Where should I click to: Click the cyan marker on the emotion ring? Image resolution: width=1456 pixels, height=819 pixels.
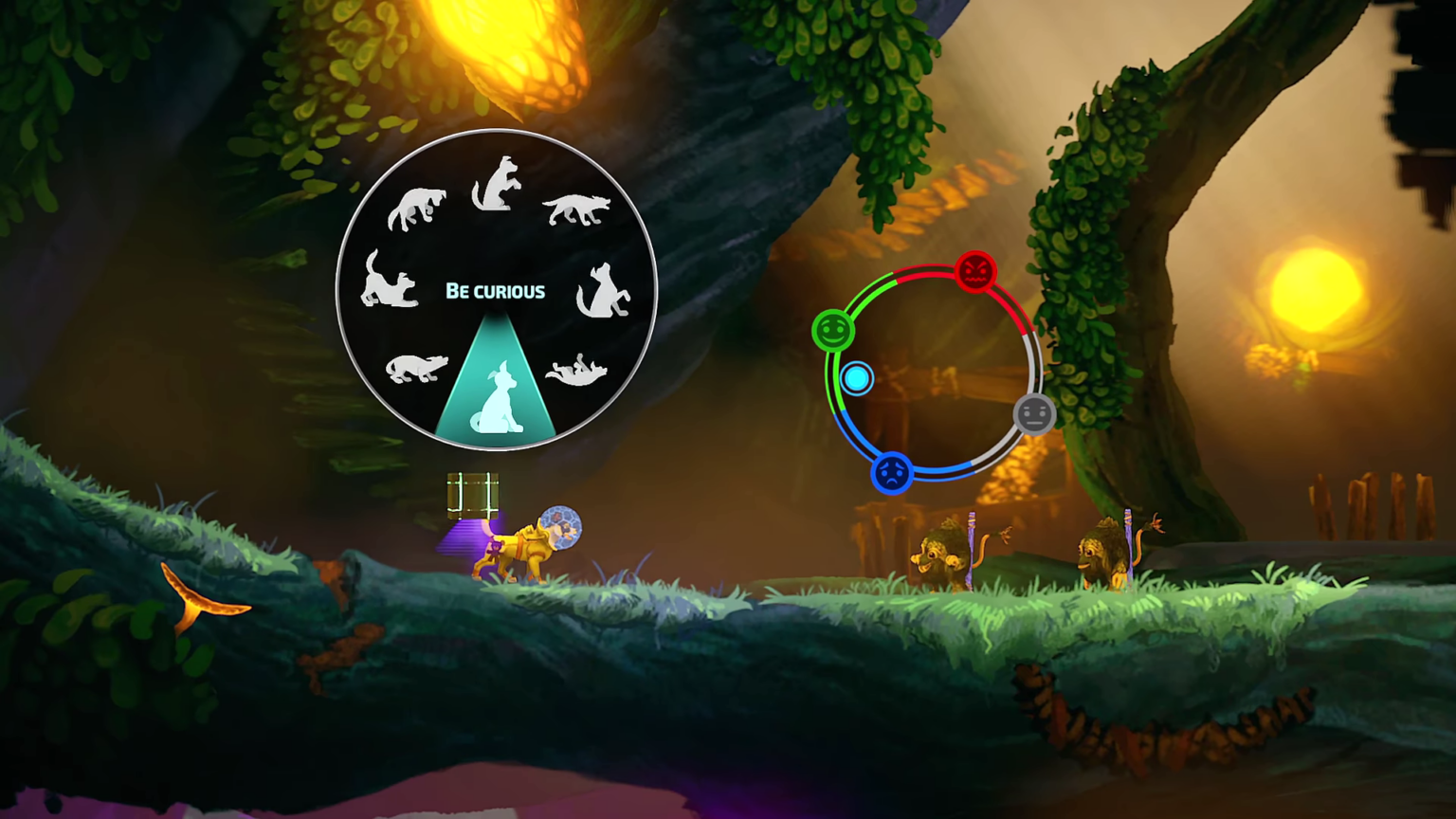click(x=856, y=378)
